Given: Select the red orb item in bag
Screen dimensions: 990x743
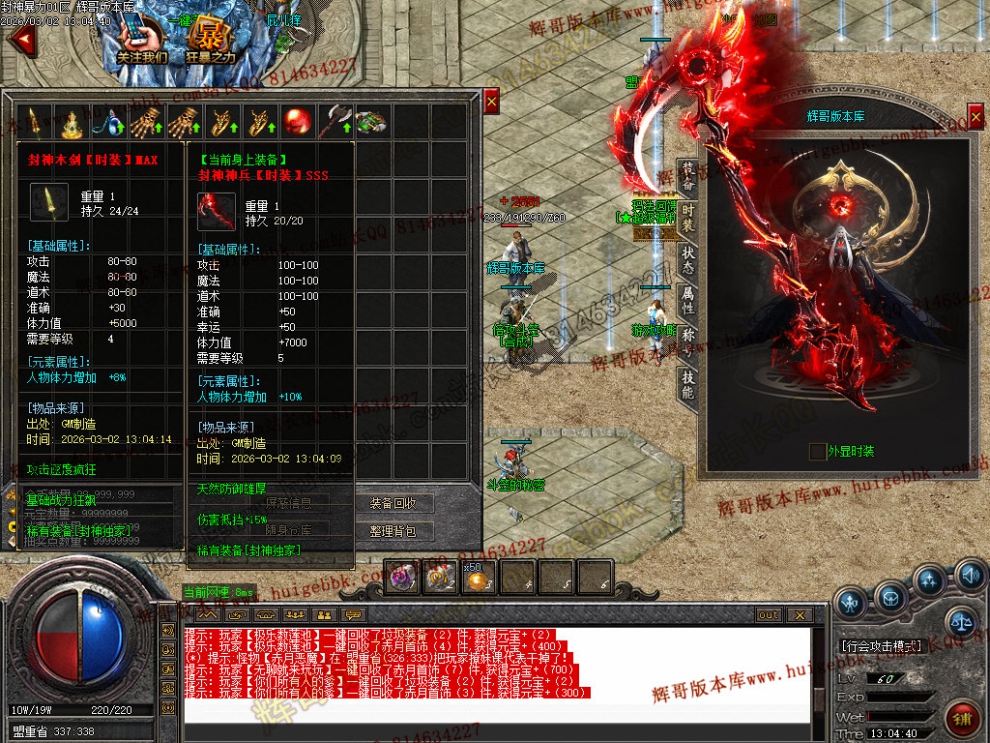Looking at the screenshot, I should coord(297,122).
